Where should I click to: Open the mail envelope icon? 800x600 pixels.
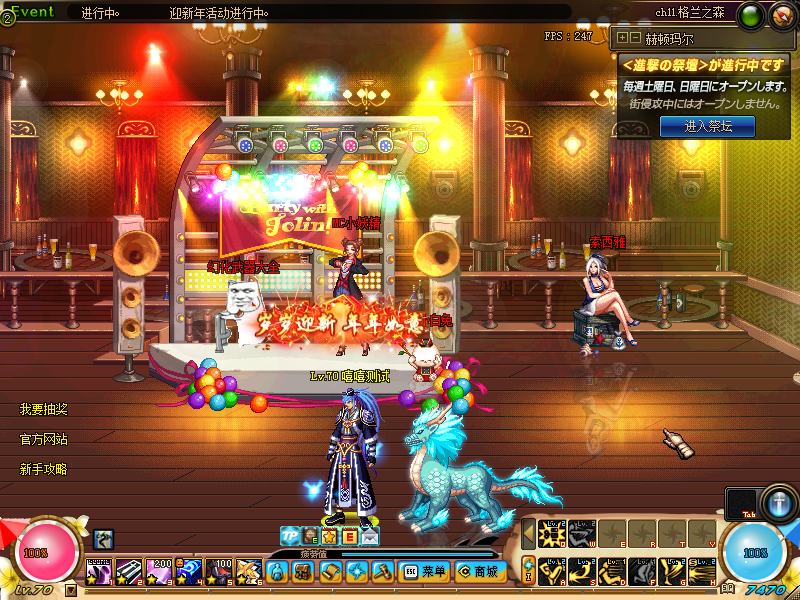pyautogui.click(x=370, y=537)
